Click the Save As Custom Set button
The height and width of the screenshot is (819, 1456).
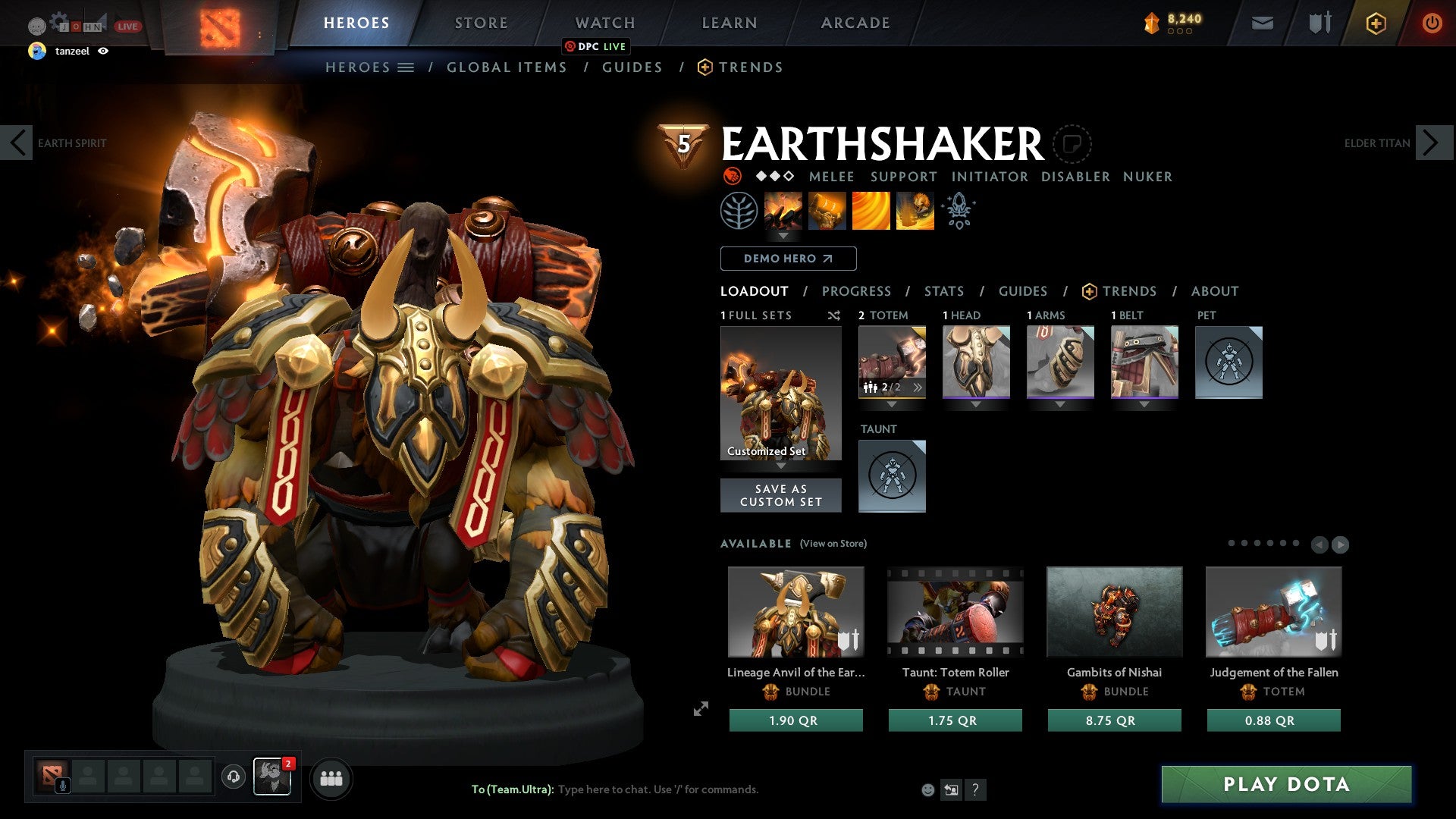coord(780,495)
